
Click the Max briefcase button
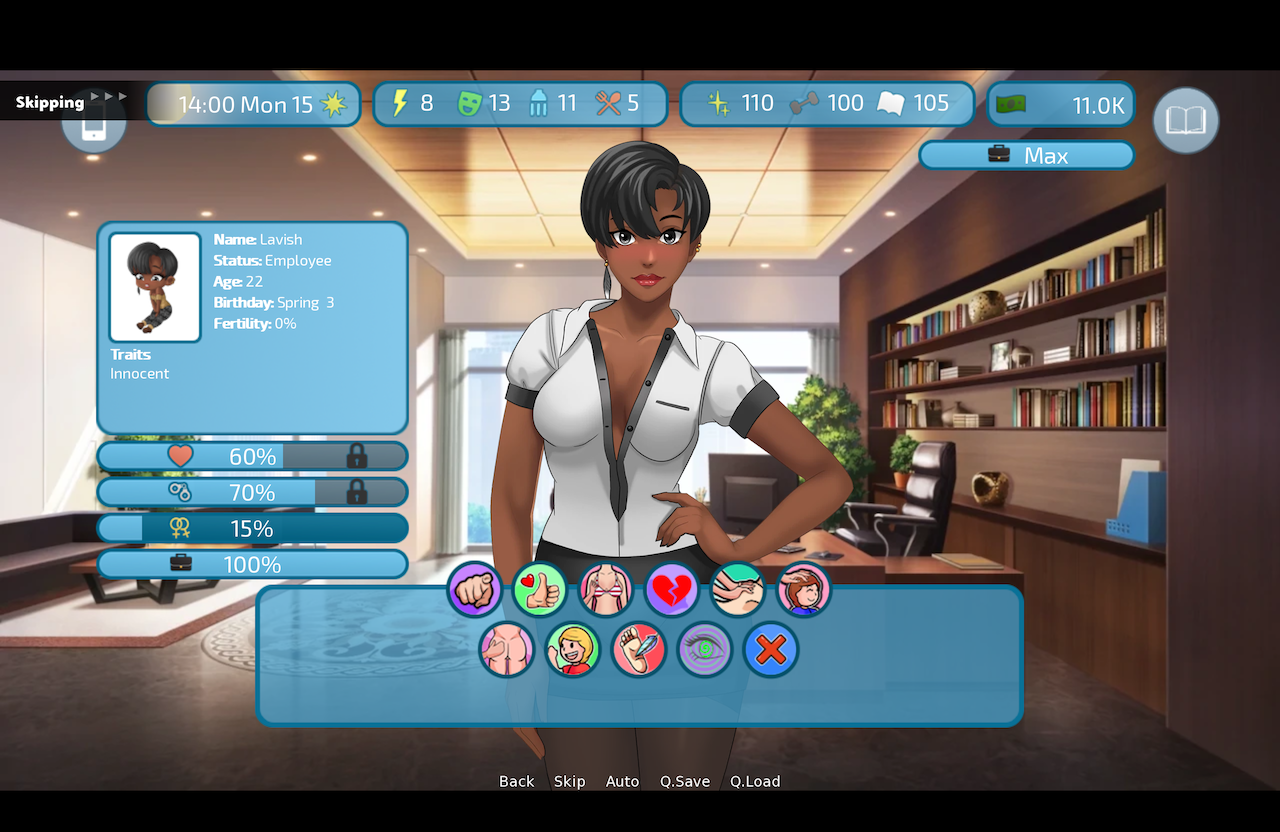1026,155
